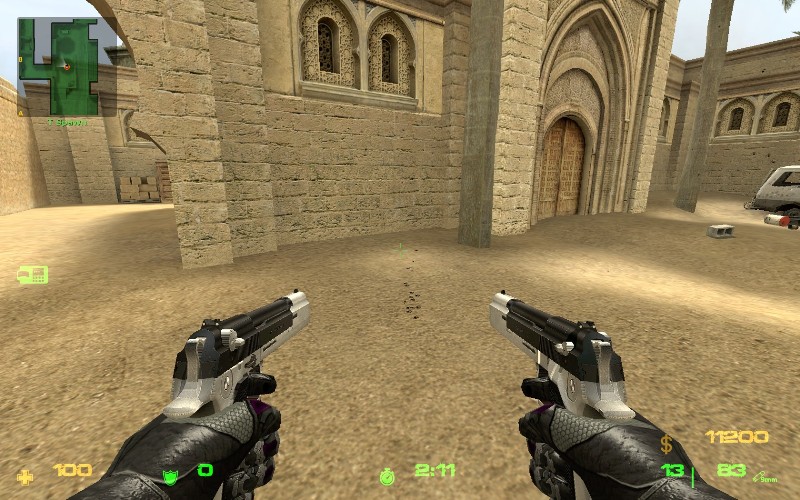
Task: Select the buy zone cart icon
Action: pos(32,274)
